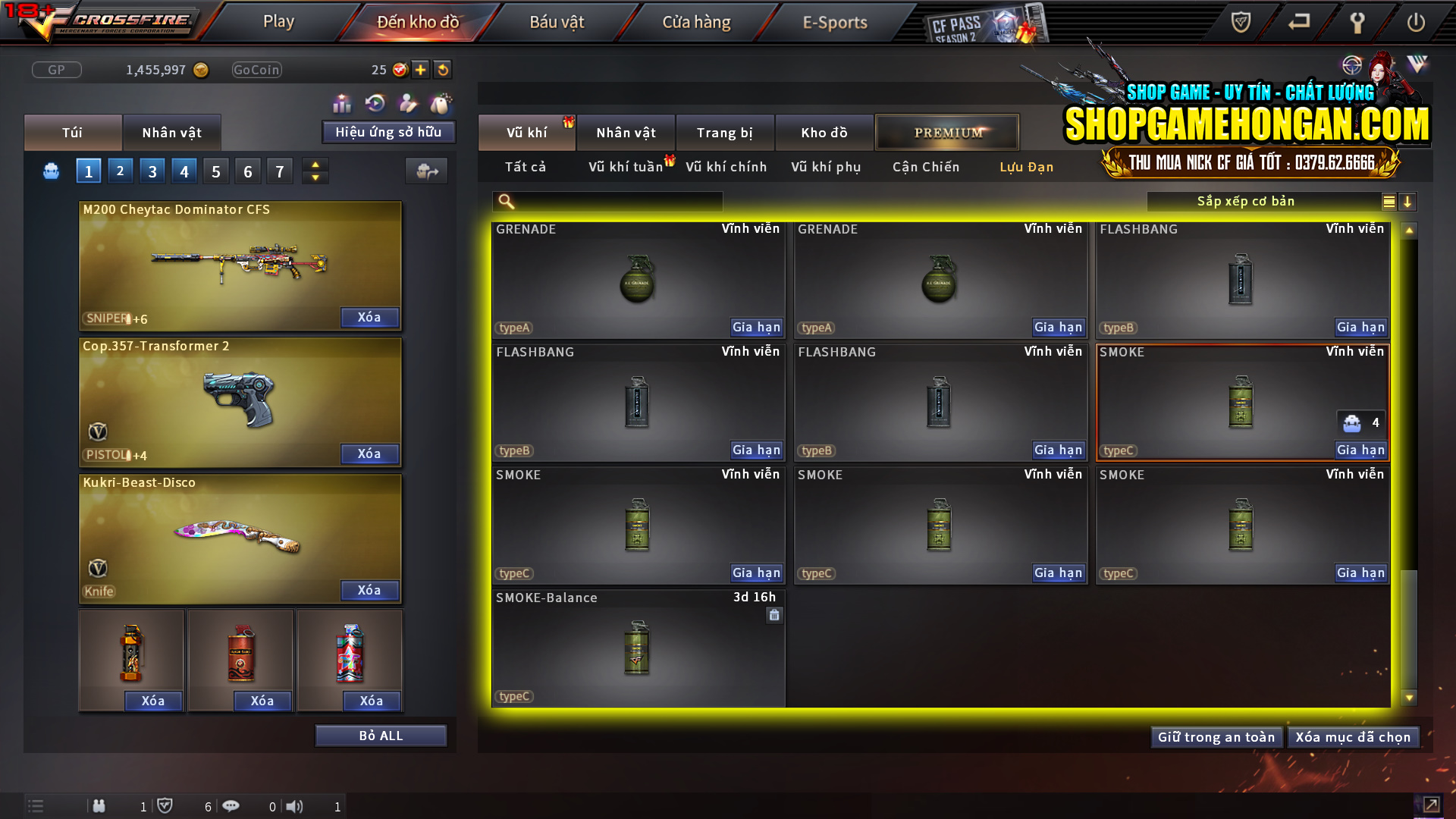Toggle the list view icon beside sort options

(x=1388, y=202)
